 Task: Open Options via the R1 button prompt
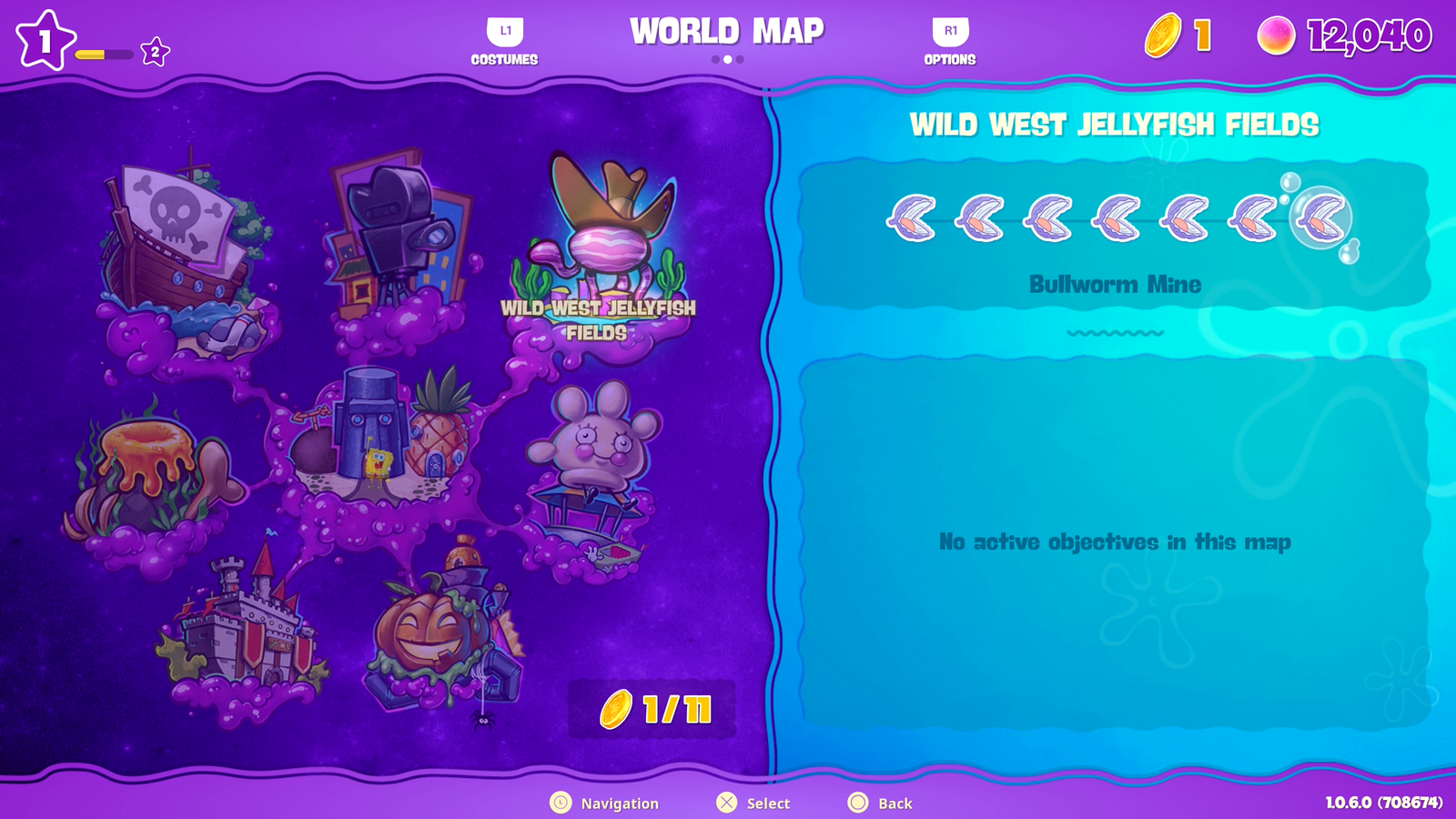click(949, 41)
